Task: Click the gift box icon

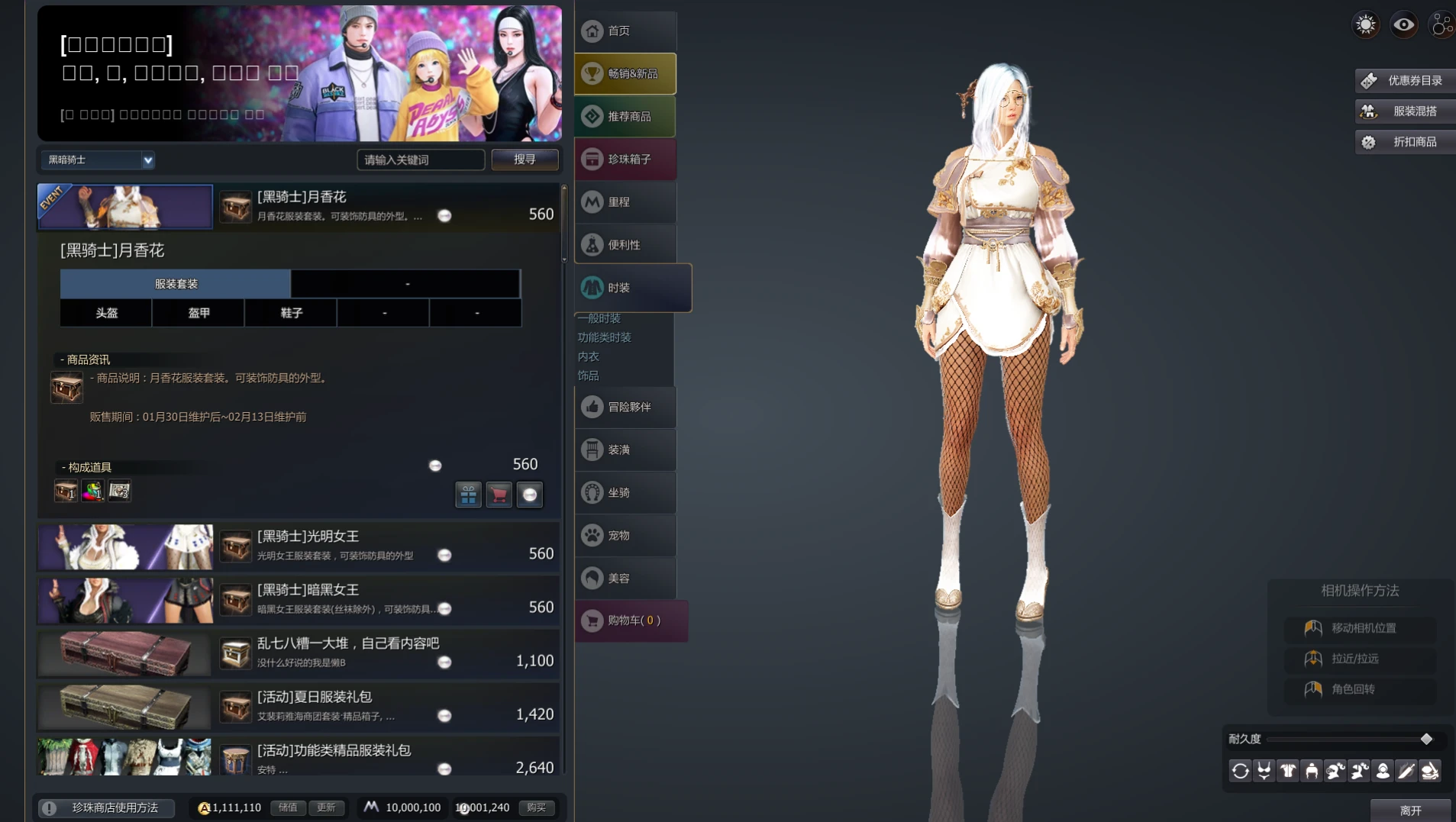Action: (468, 495)
